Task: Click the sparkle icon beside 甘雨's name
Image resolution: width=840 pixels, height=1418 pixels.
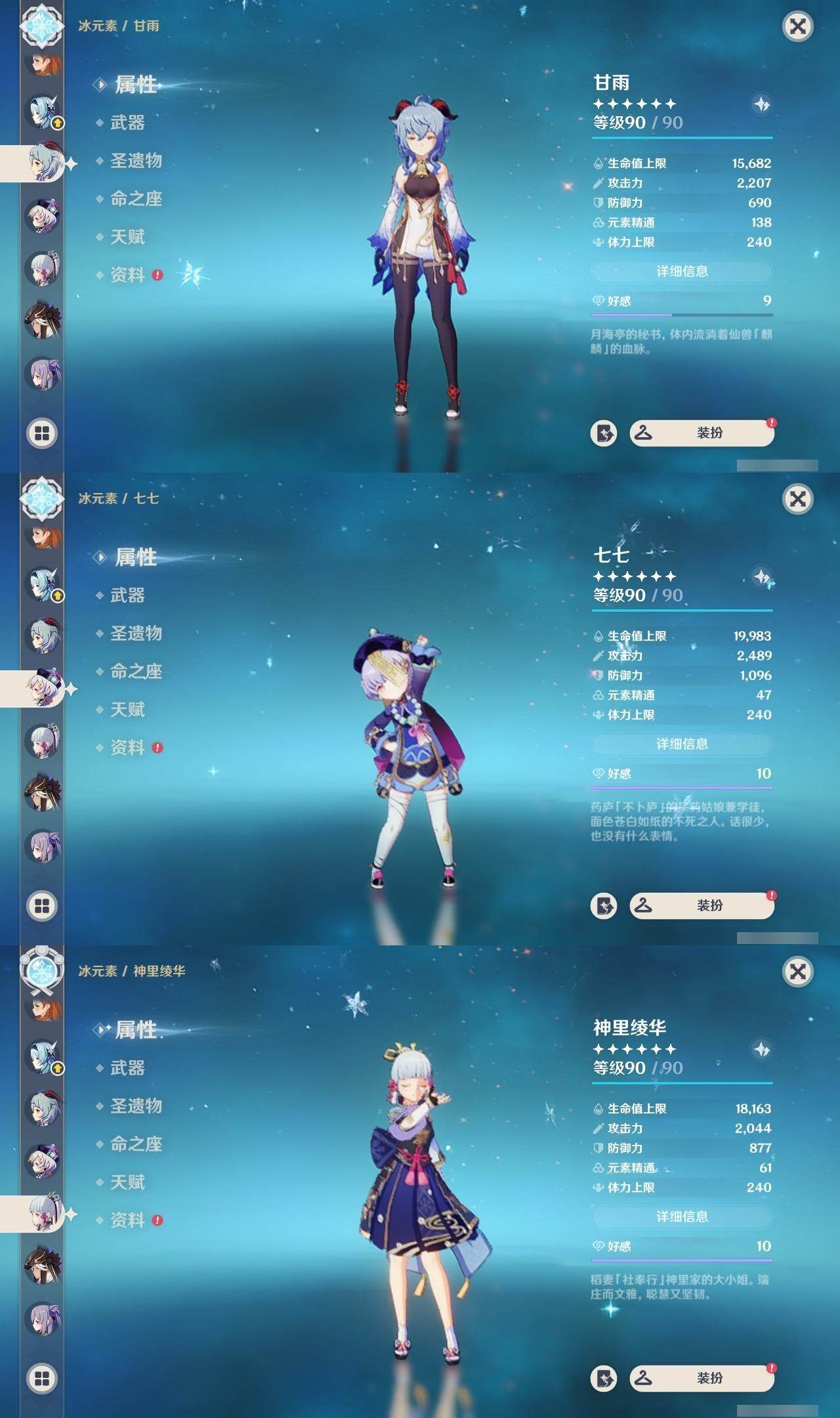Action: click(x=761, y=104)
